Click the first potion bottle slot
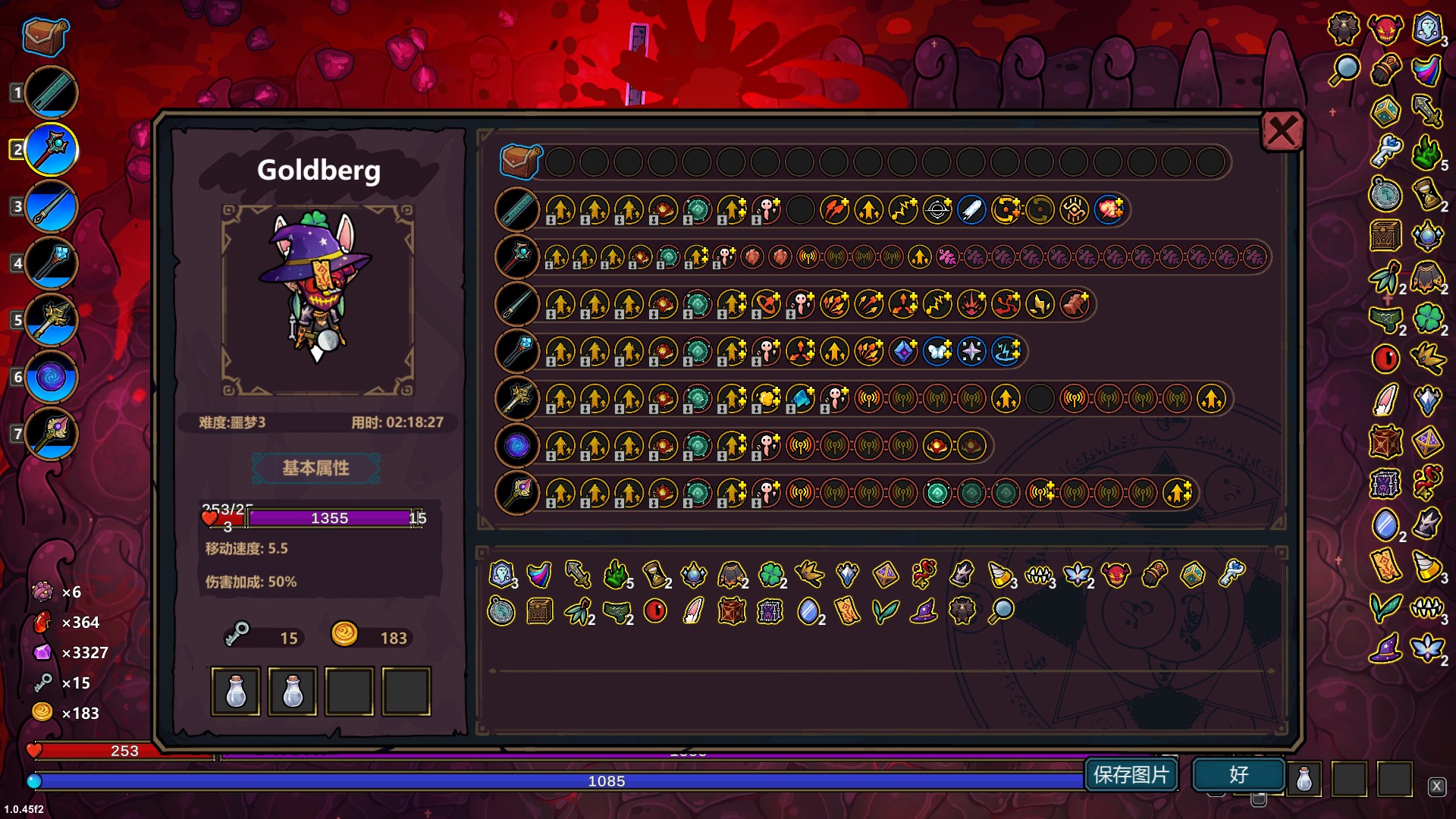 (x=236, y=691)
